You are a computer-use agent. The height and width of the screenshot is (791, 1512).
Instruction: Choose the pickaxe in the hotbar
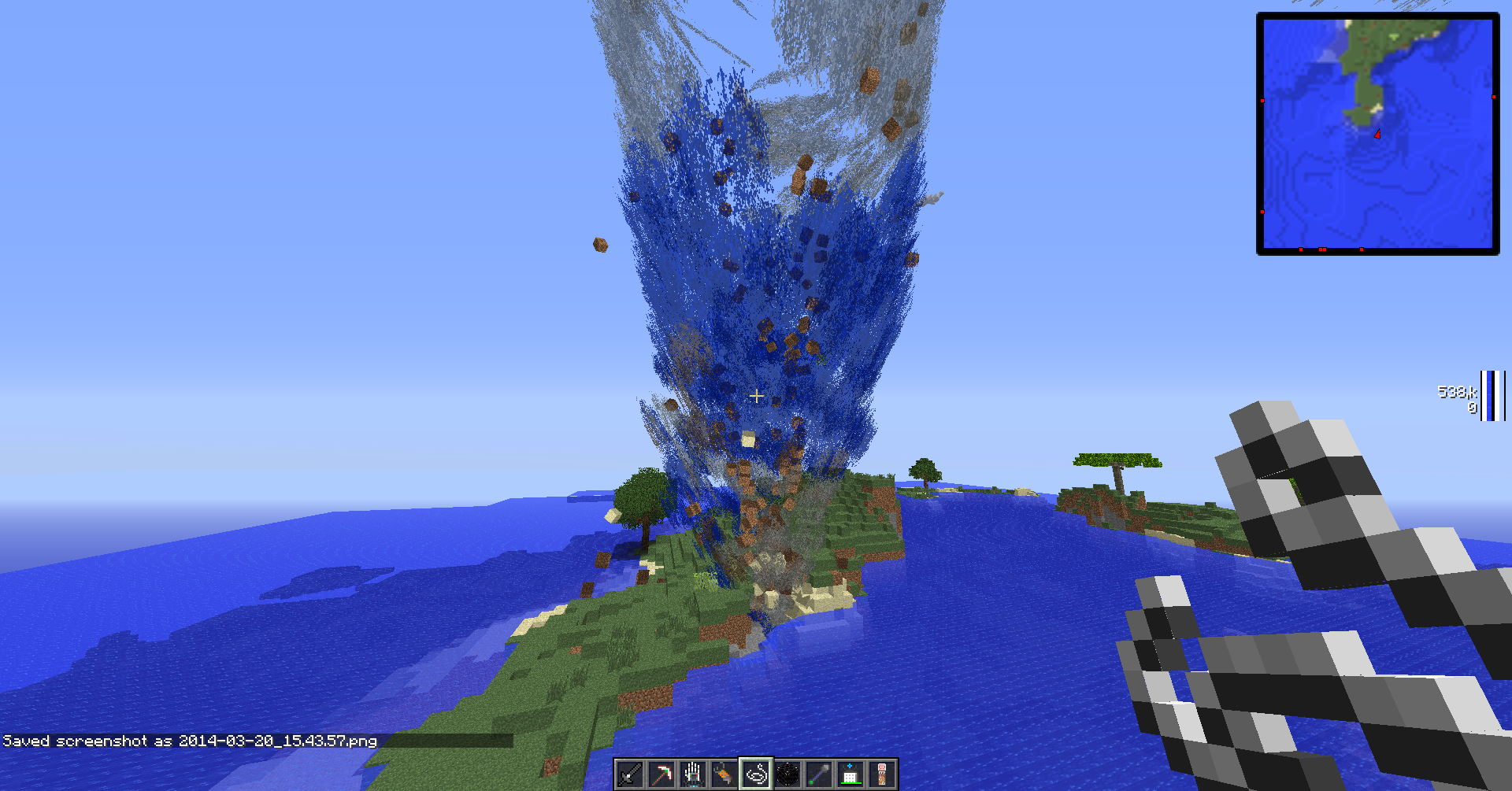click(661, 774)
